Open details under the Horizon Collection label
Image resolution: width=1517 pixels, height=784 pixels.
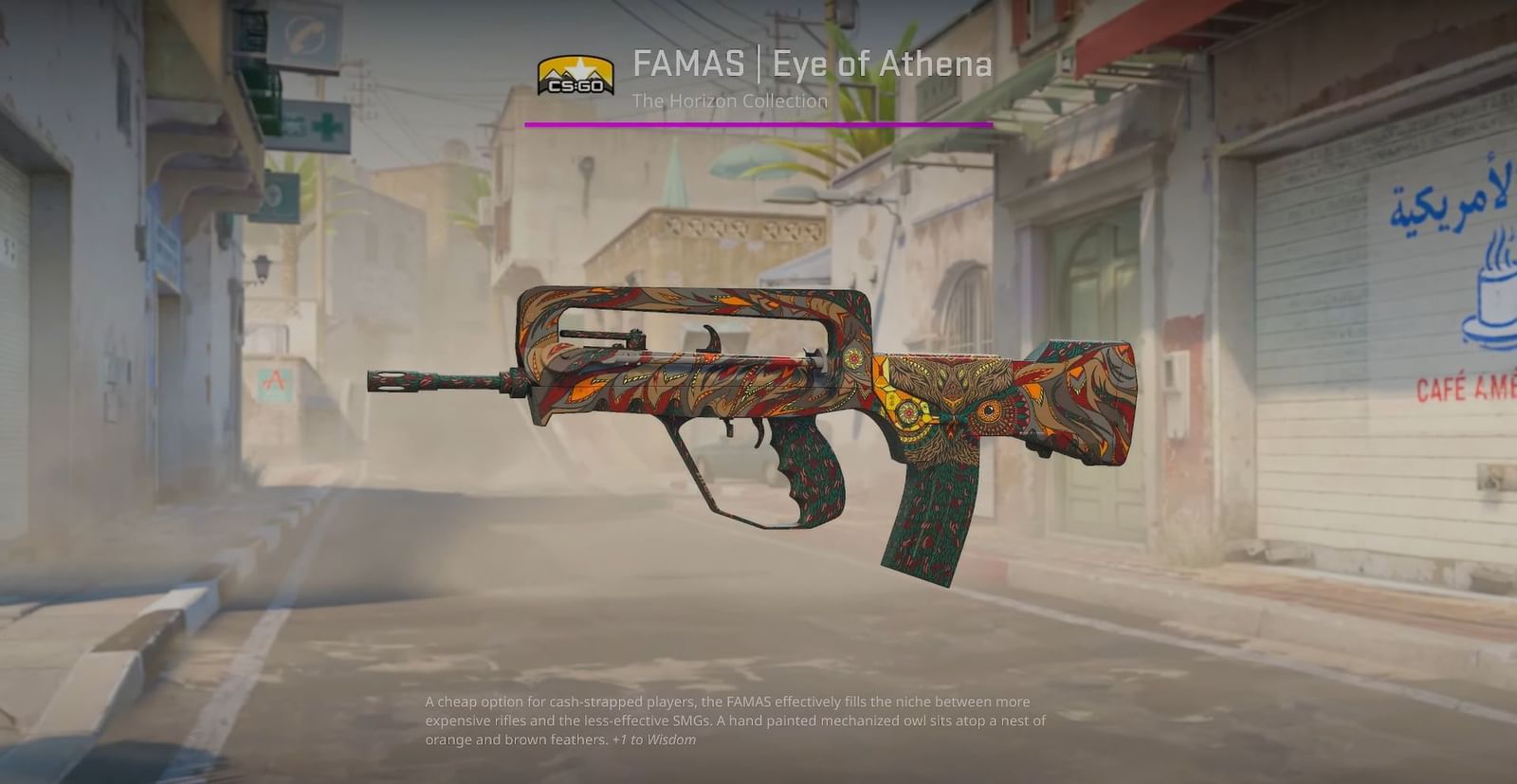(x=730, y=100)
